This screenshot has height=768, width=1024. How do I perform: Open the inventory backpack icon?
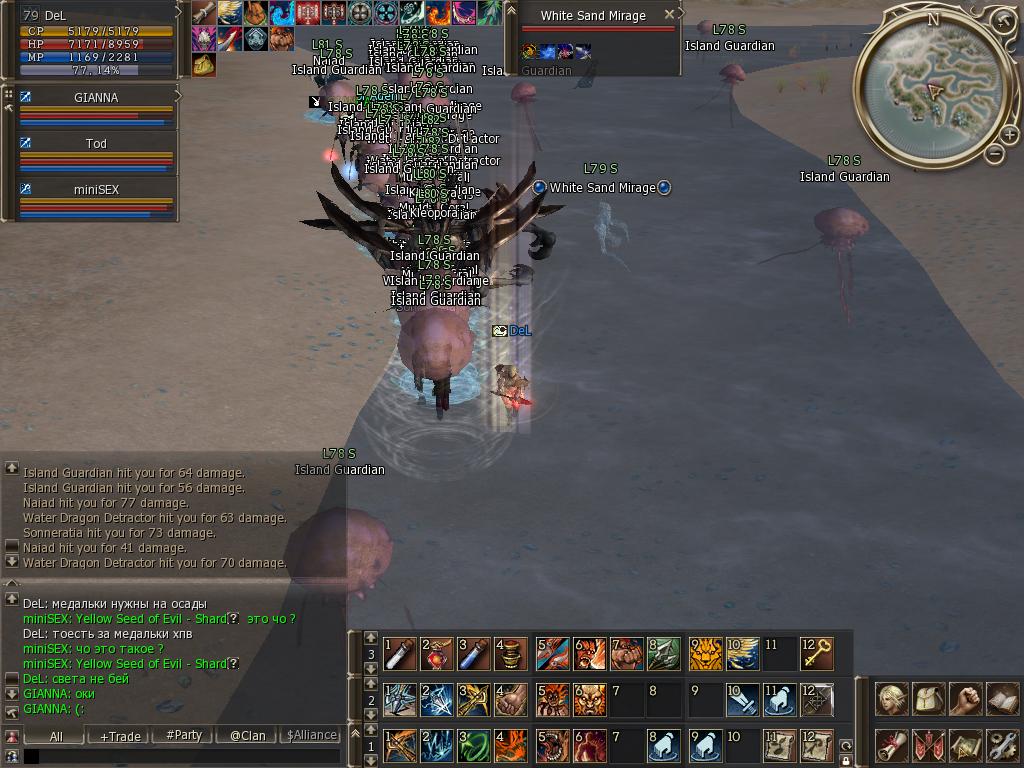[929, 700]
